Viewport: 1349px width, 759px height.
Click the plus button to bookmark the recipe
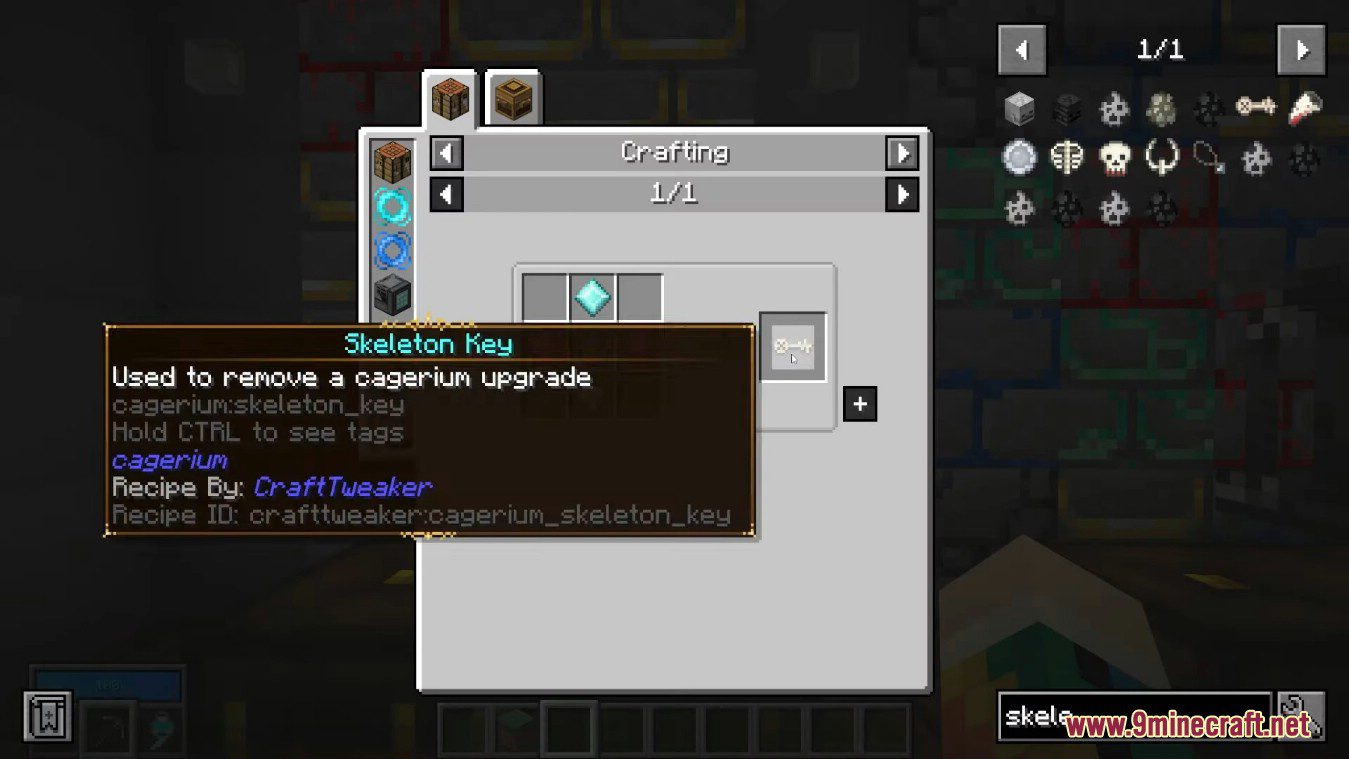pyautogui.click(x=860, y=404)
